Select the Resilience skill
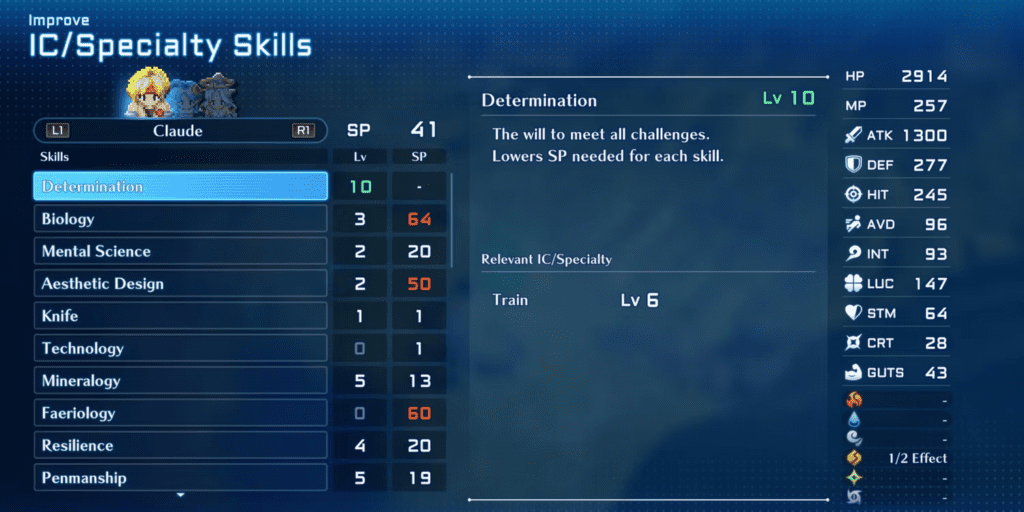Image resolution: width=1024 pixels, height=512 pixels. 180,445
